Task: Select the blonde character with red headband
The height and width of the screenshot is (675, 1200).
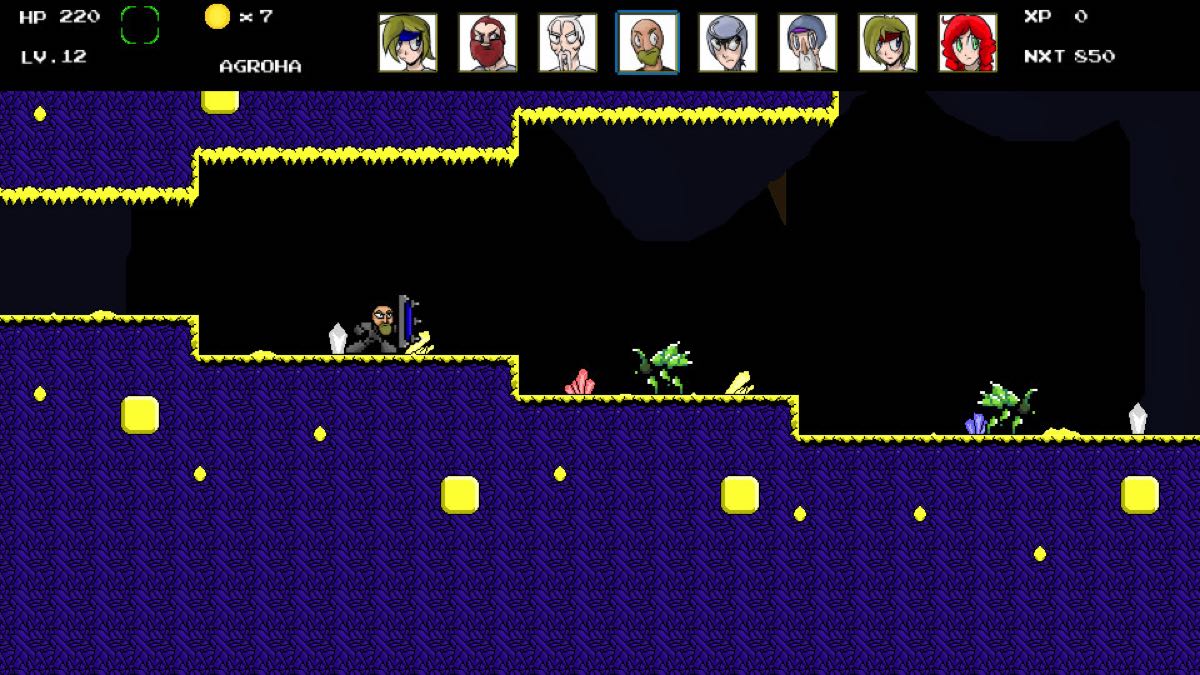Action: click(x=888, y=43)
